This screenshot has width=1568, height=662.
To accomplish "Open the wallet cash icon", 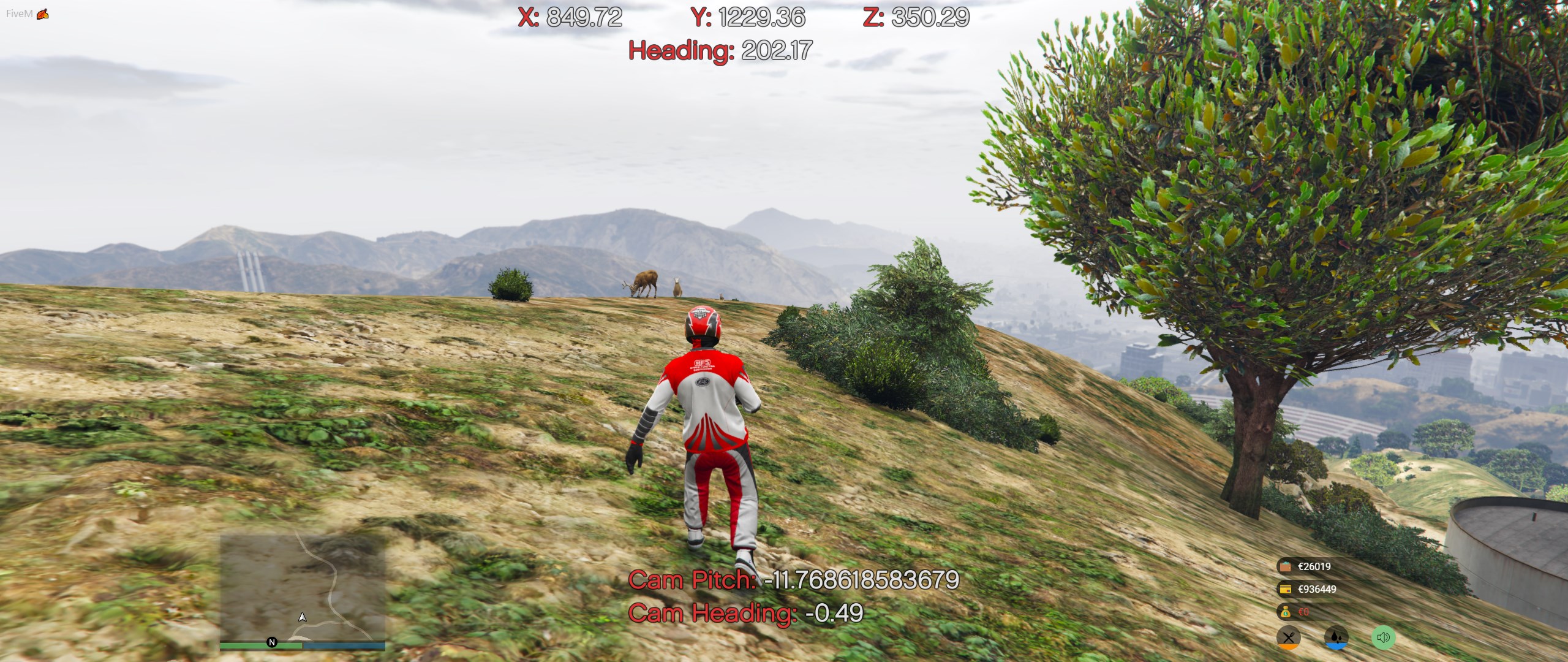I will [x=1285, y=566].
